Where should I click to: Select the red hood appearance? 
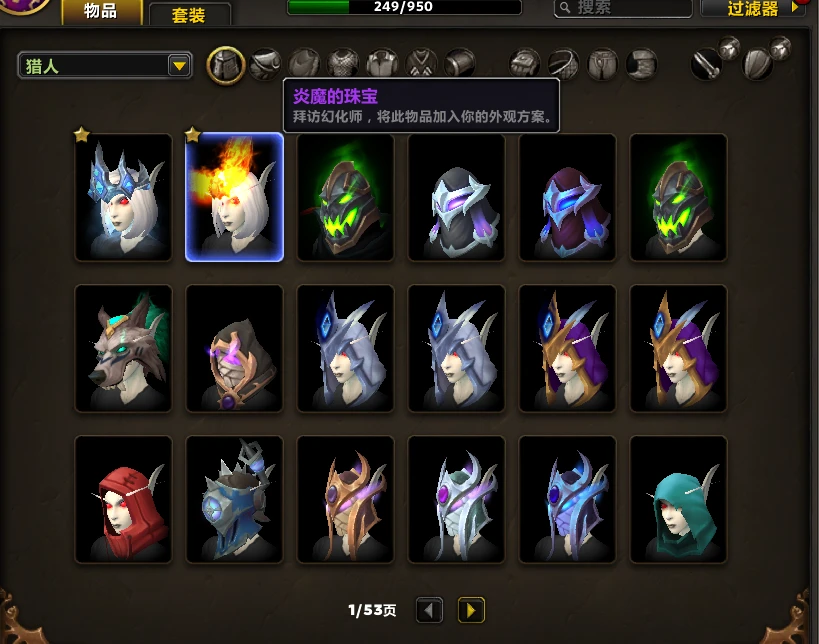pos(124,499)
